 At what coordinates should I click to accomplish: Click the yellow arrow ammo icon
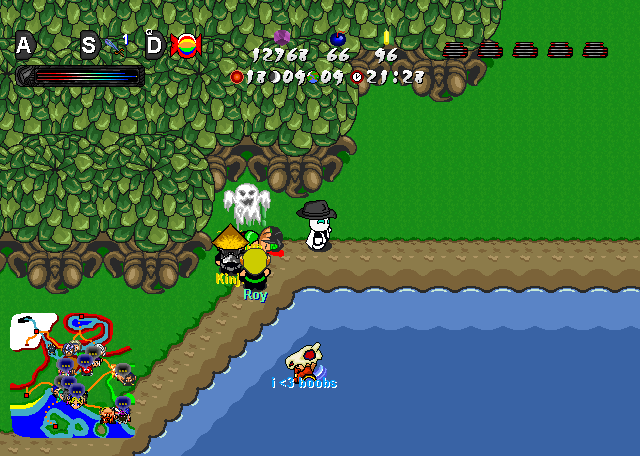pos(386,38)
